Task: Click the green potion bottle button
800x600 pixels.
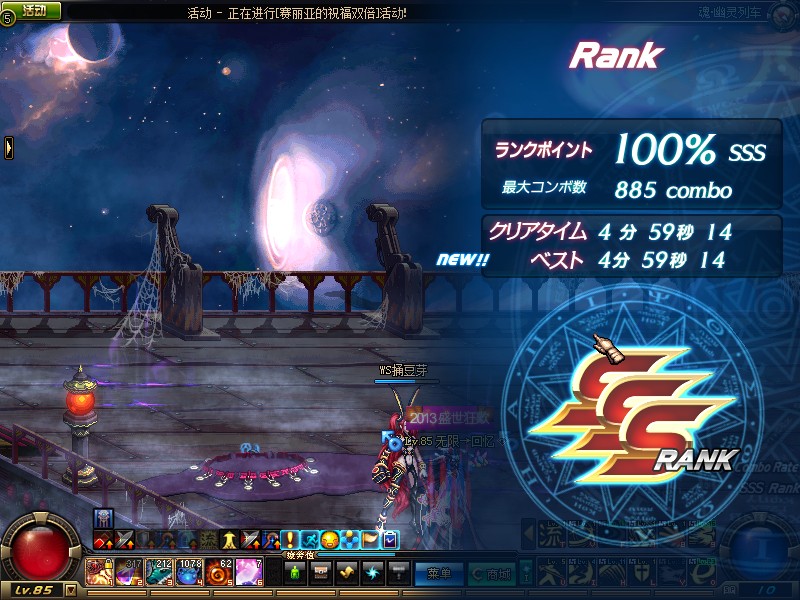Action: tap(295, 573)
